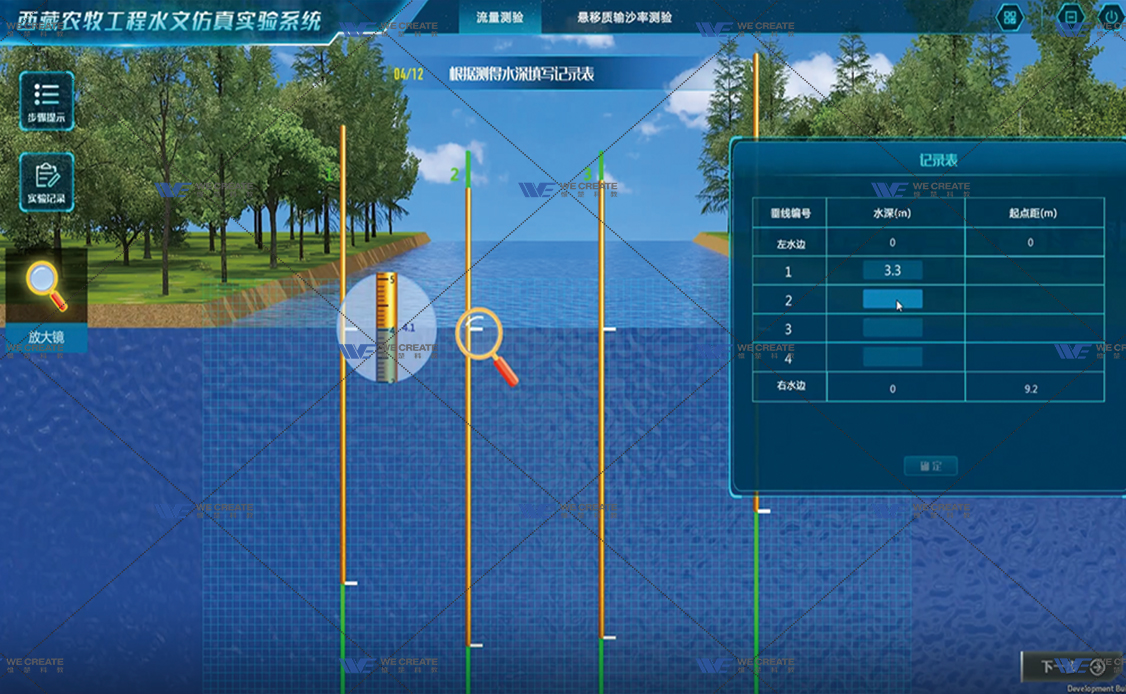The image size is (1126, 694).
Task: Click the four-squares grid icon
Action: click(1010, 17)
